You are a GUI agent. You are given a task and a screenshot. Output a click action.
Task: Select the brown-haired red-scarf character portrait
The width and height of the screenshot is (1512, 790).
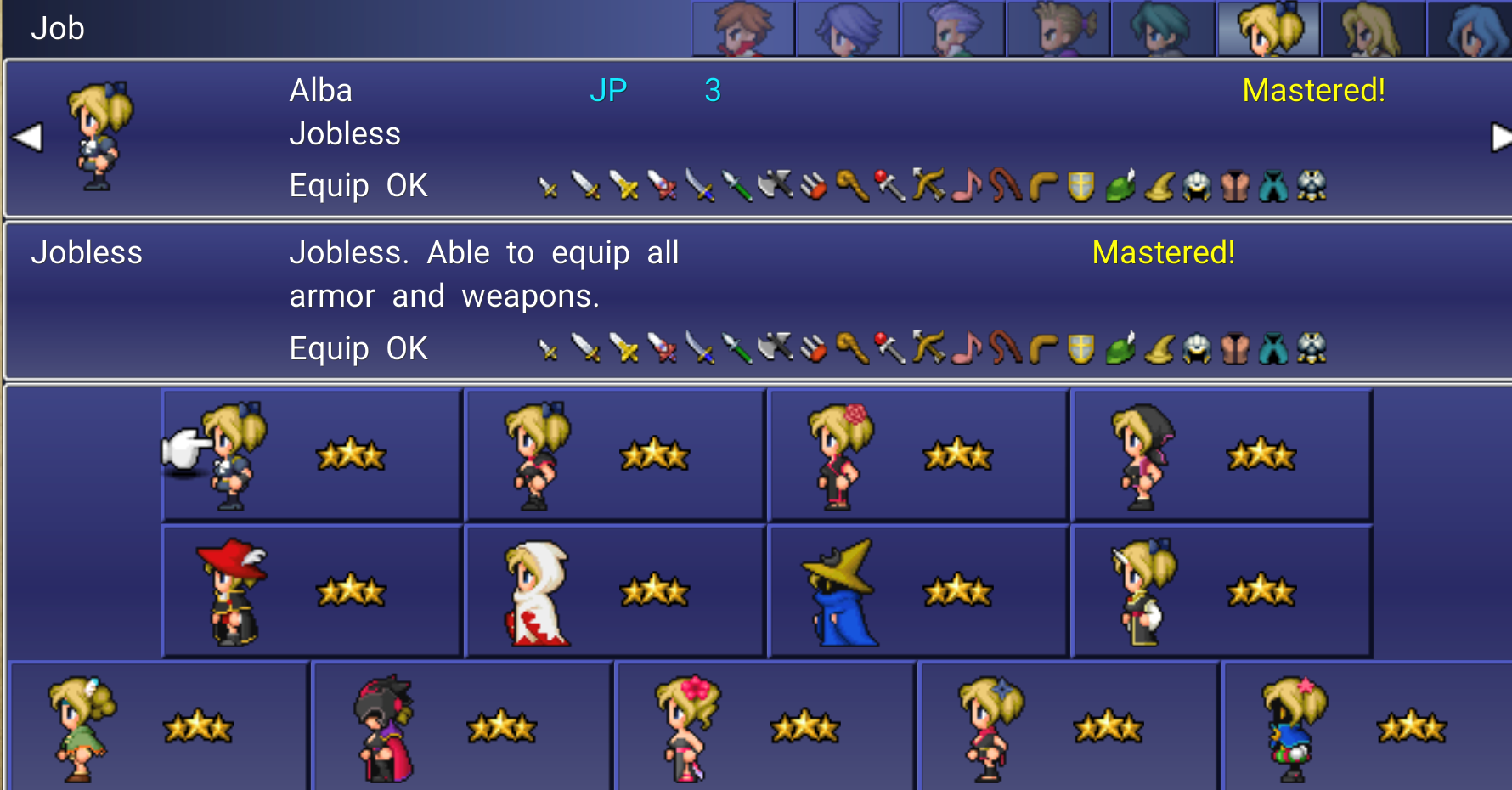(x=743, y=29)
